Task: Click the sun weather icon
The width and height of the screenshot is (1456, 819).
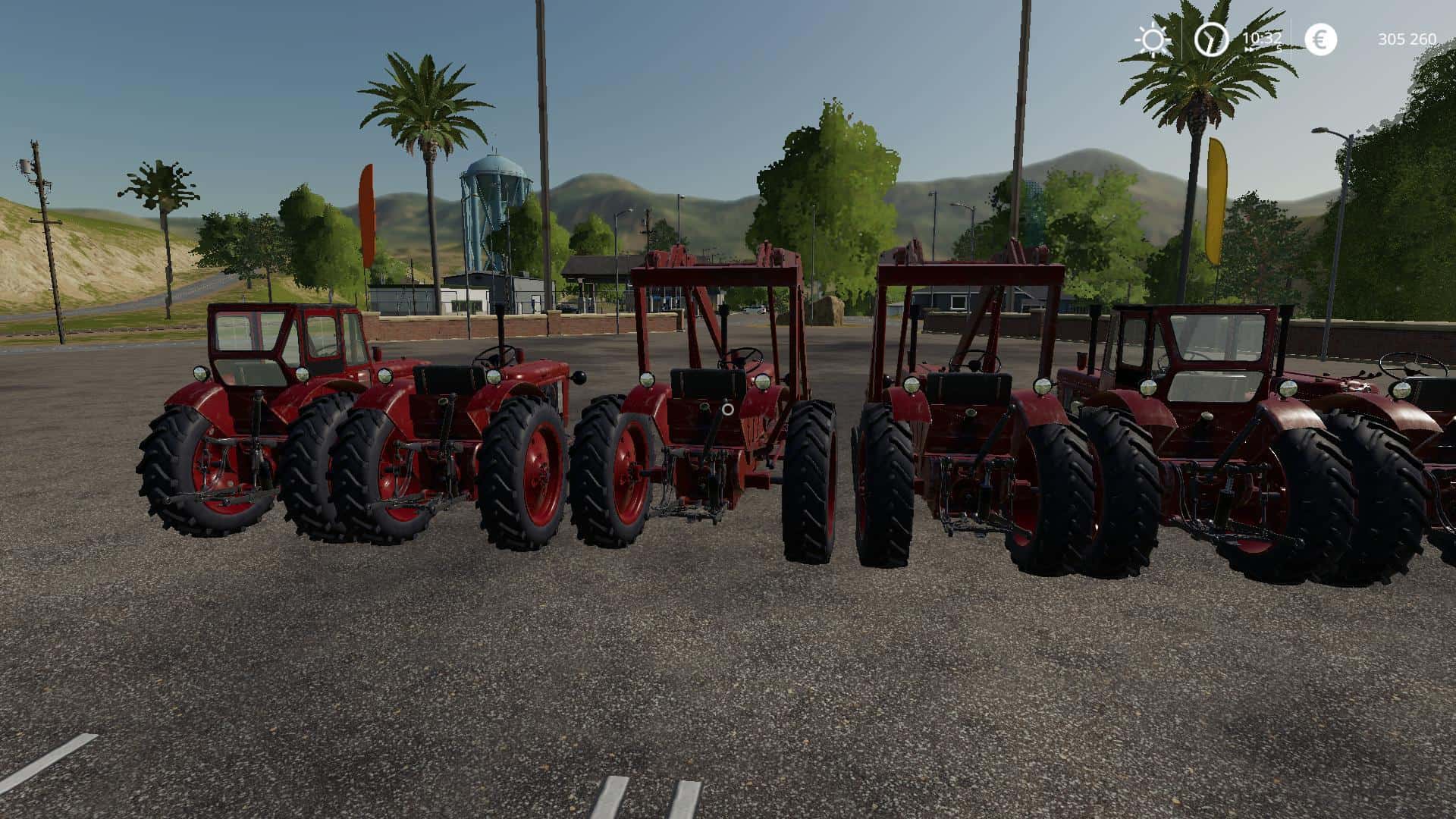Action: click(x=1153, y=39)
